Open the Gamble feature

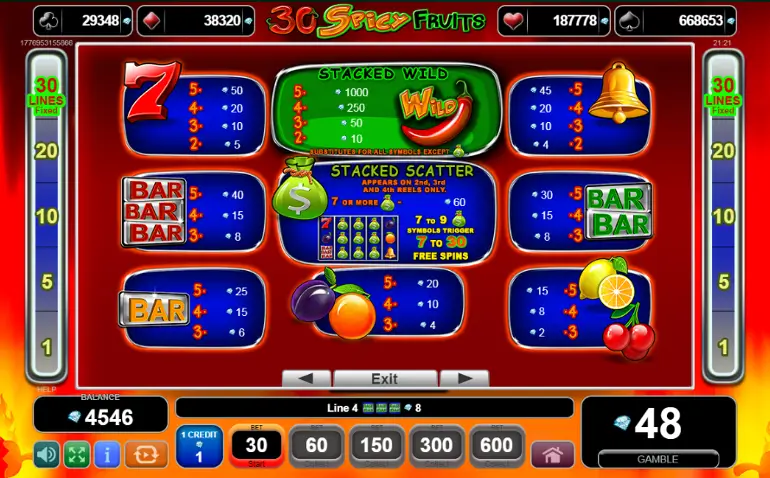[x=658, y=432]
